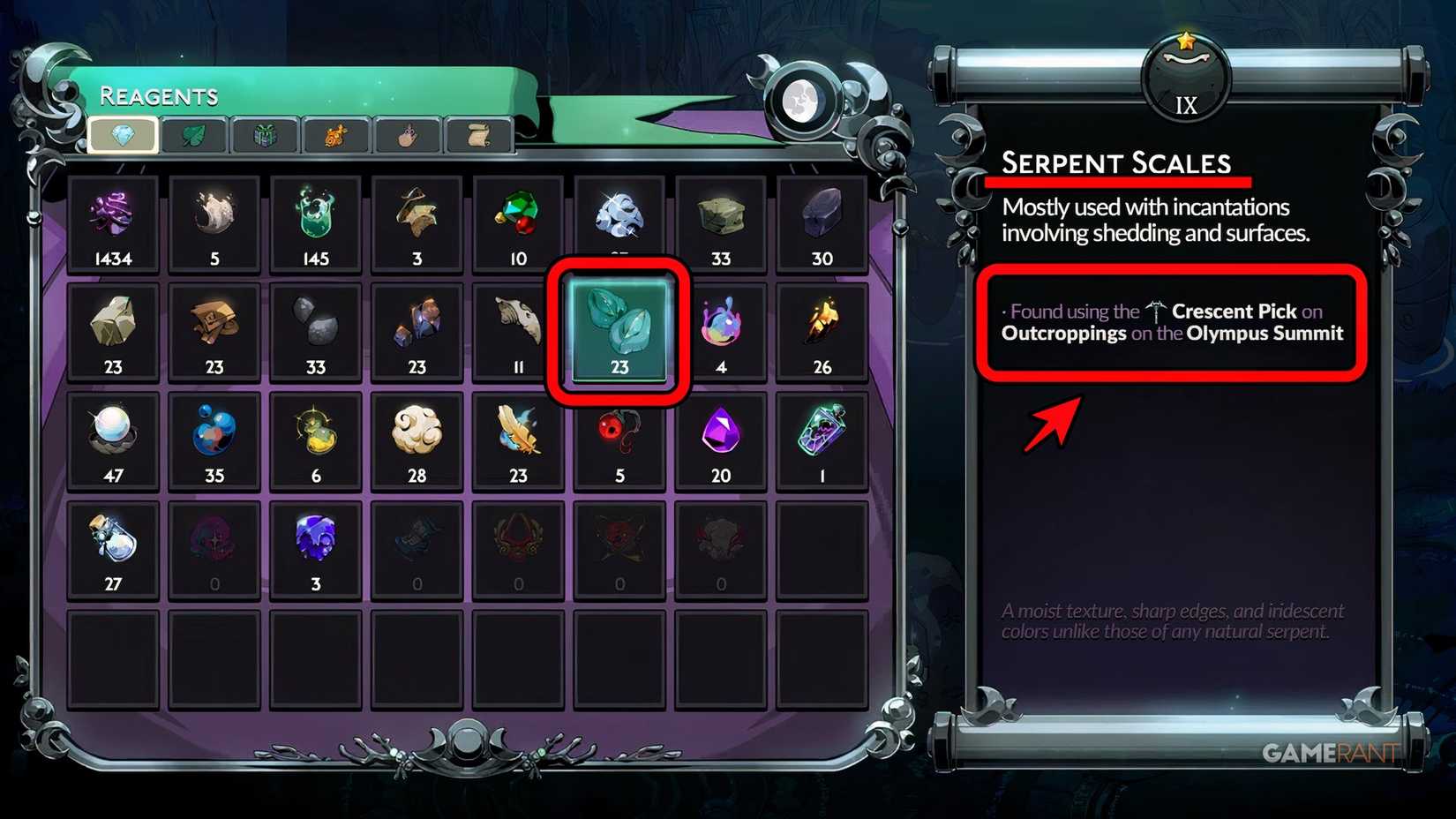This screenshot has width=1456, height=819.
Task: Select the diamond reagents tab
Action: point(124,135)
